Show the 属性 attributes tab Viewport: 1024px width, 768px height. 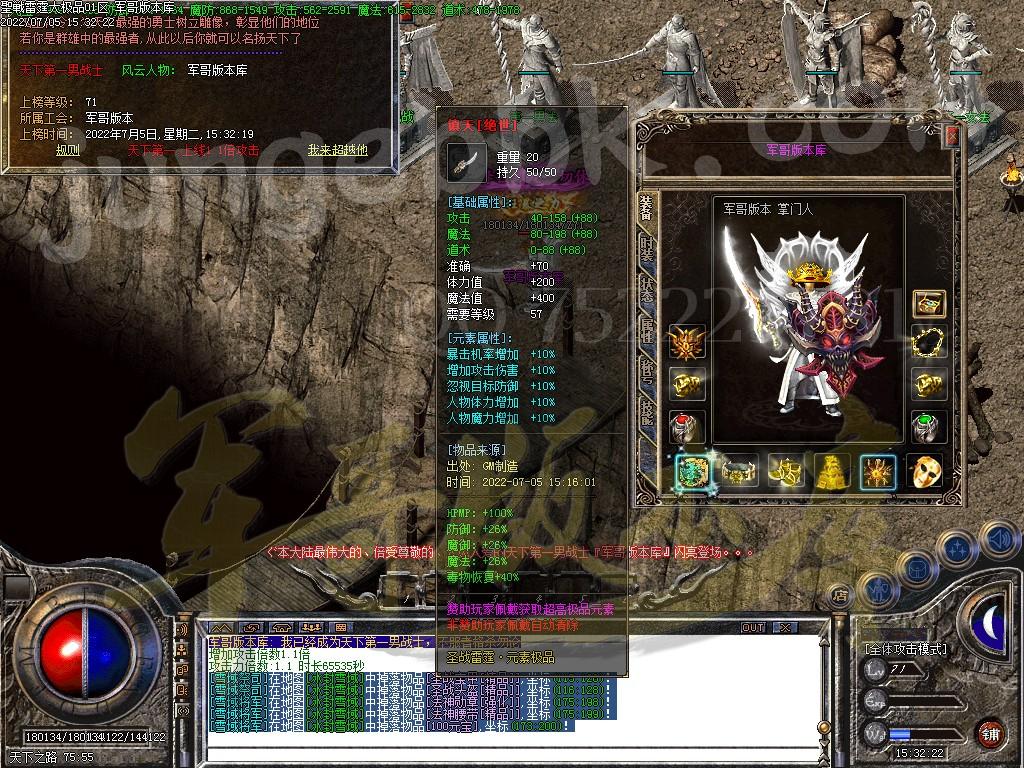pos(647,328)
